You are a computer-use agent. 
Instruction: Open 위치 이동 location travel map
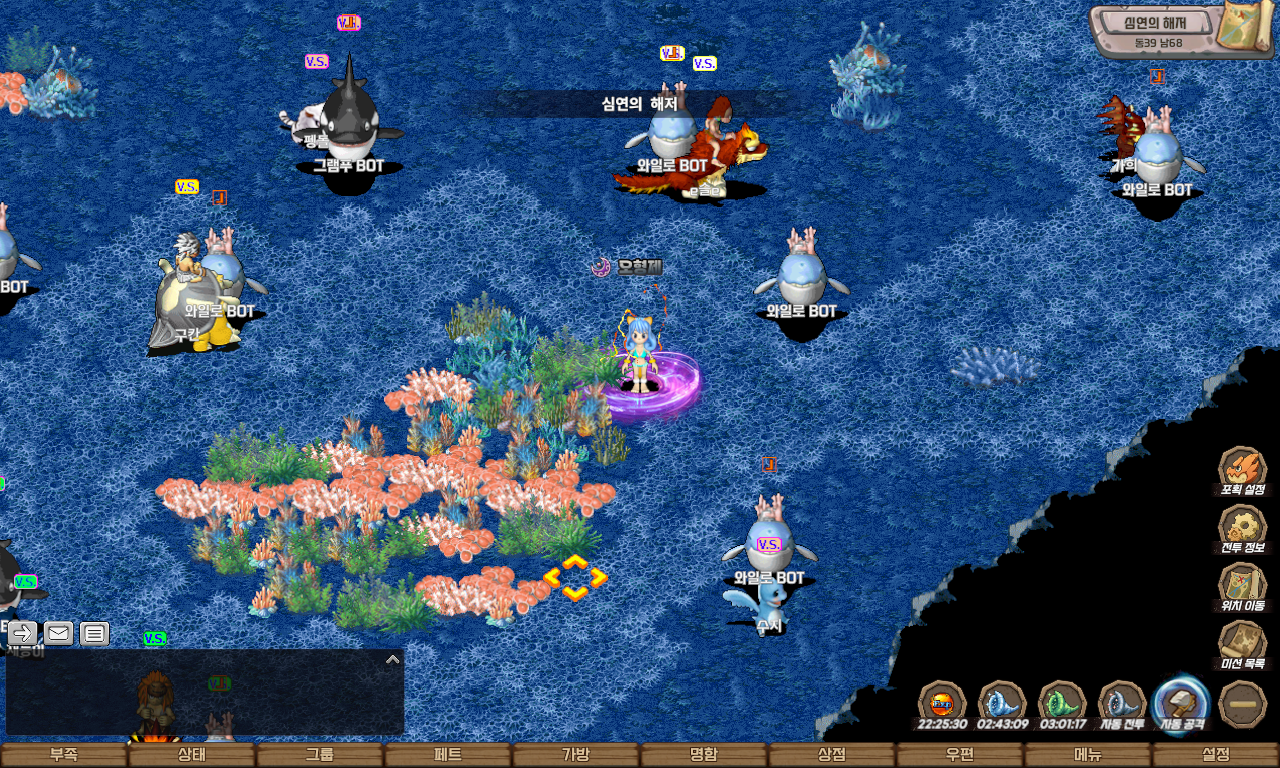click(x=1242, y=586)
